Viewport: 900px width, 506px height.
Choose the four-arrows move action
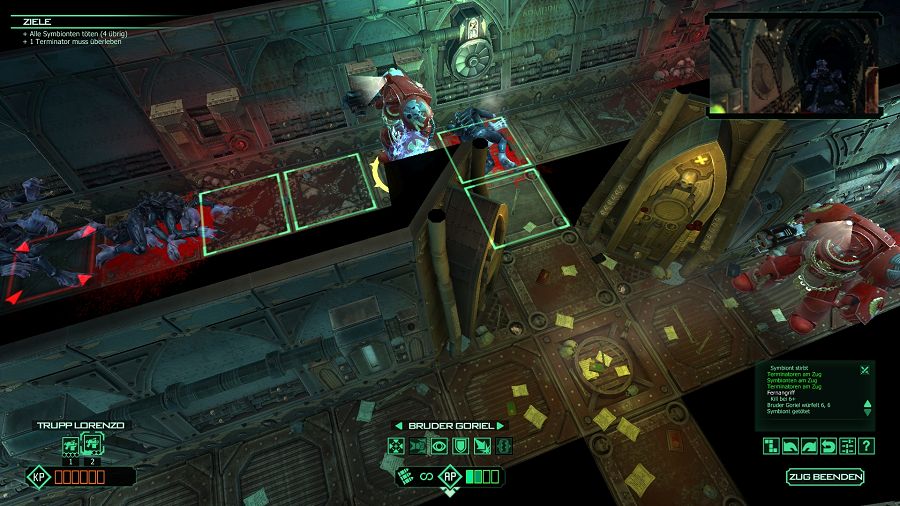coord(398,446)
